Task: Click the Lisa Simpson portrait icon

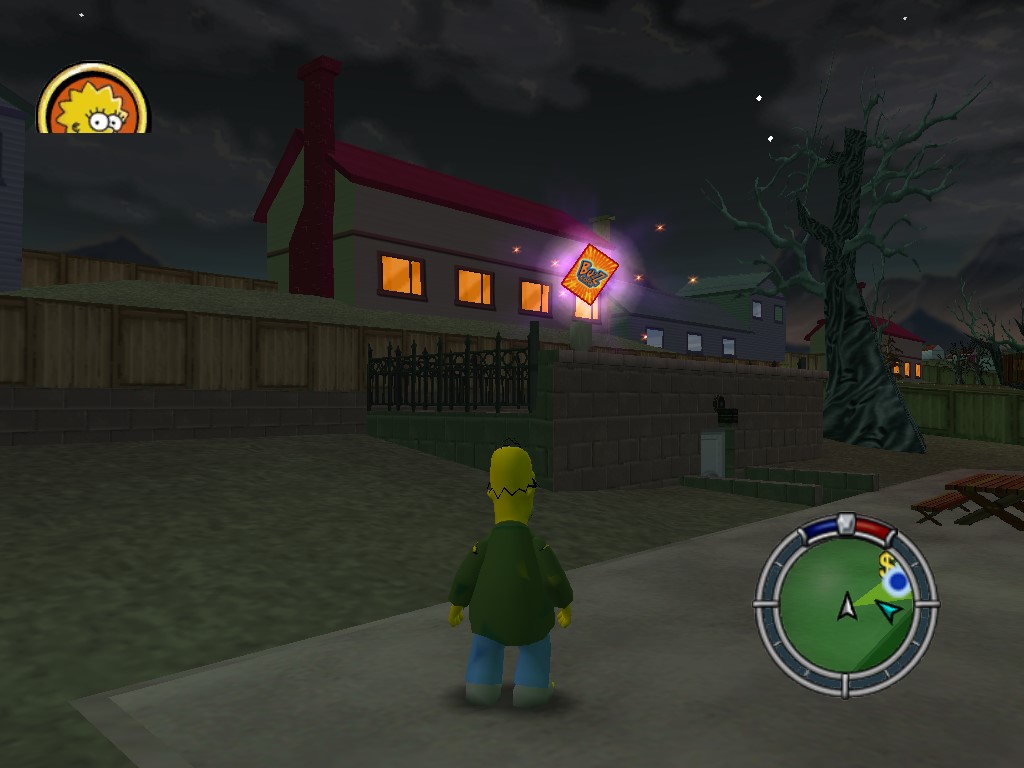Action: [93, 101]
